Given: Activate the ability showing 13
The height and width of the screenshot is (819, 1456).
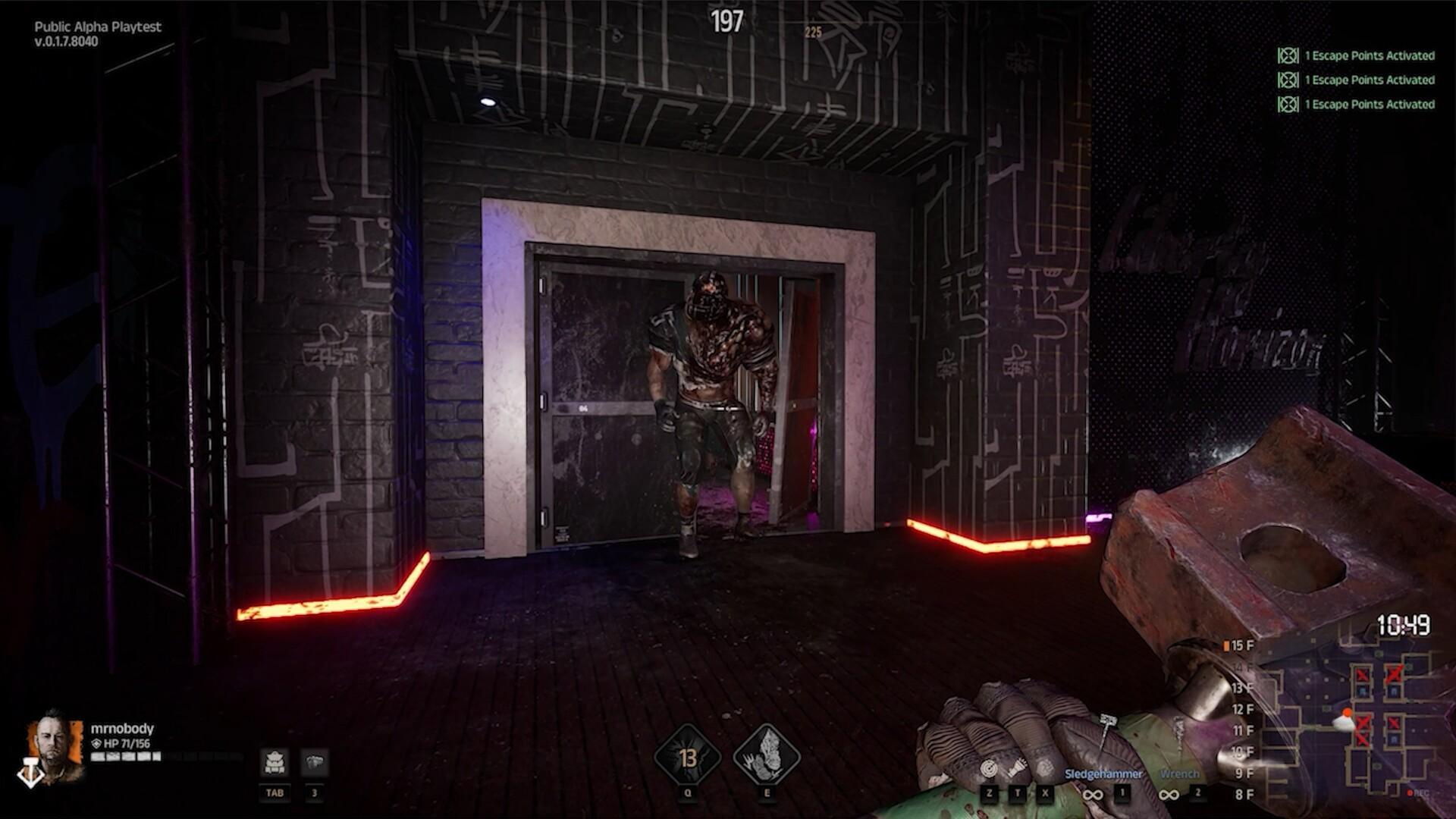Looking at the screenshot, I should tap(688, 756).
